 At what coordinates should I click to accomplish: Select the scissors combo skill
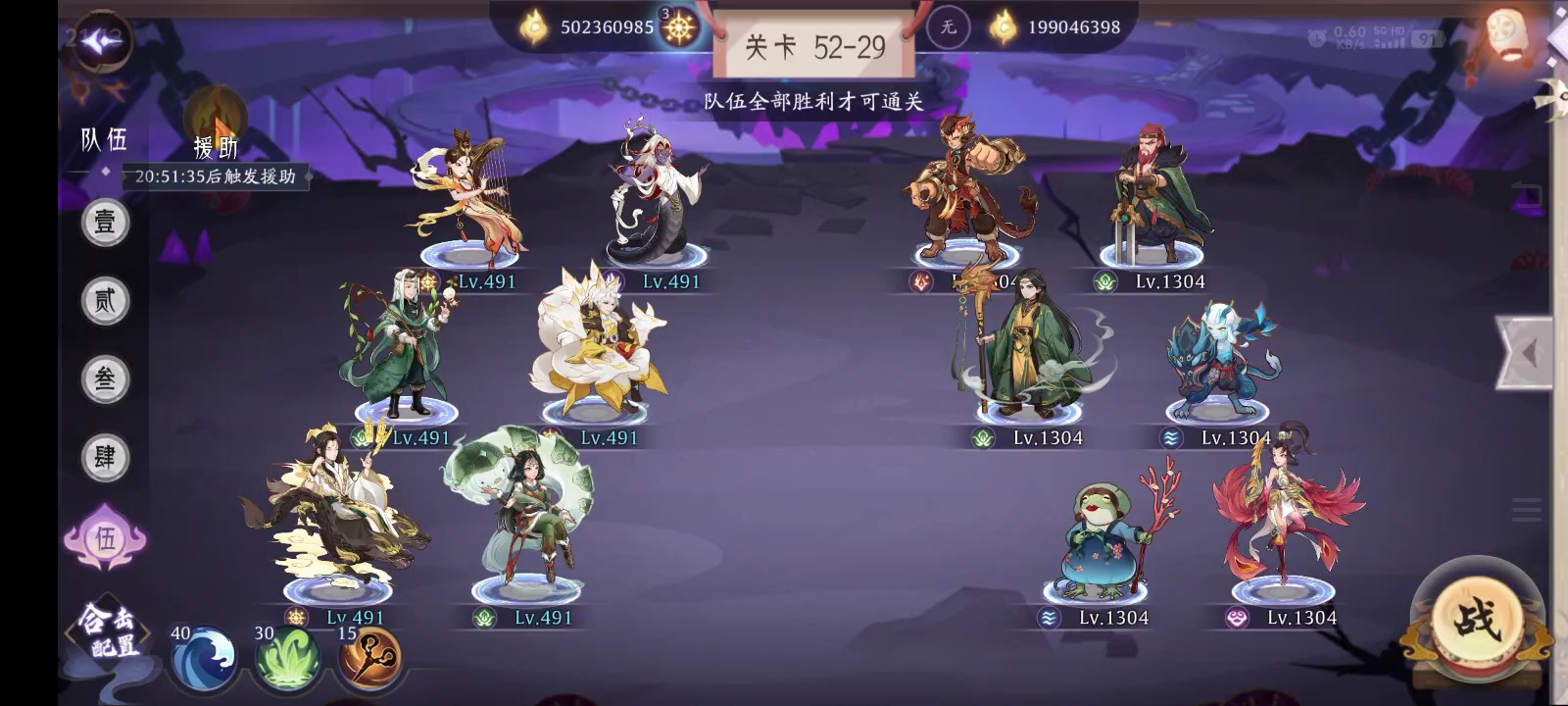click(370, 656)
